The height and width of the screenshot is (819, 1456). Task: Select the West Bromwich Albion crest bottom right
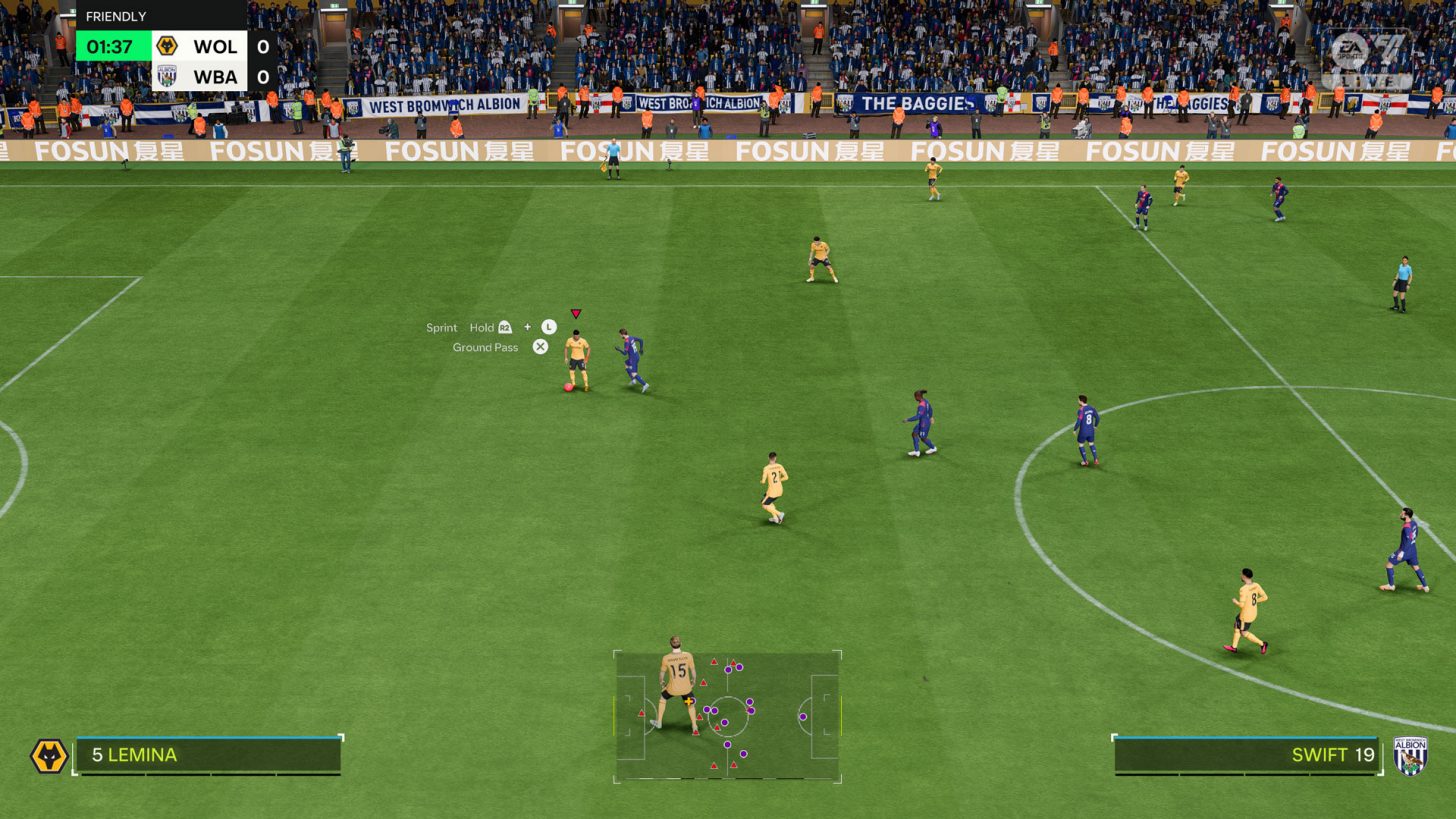click(1409, 756)
